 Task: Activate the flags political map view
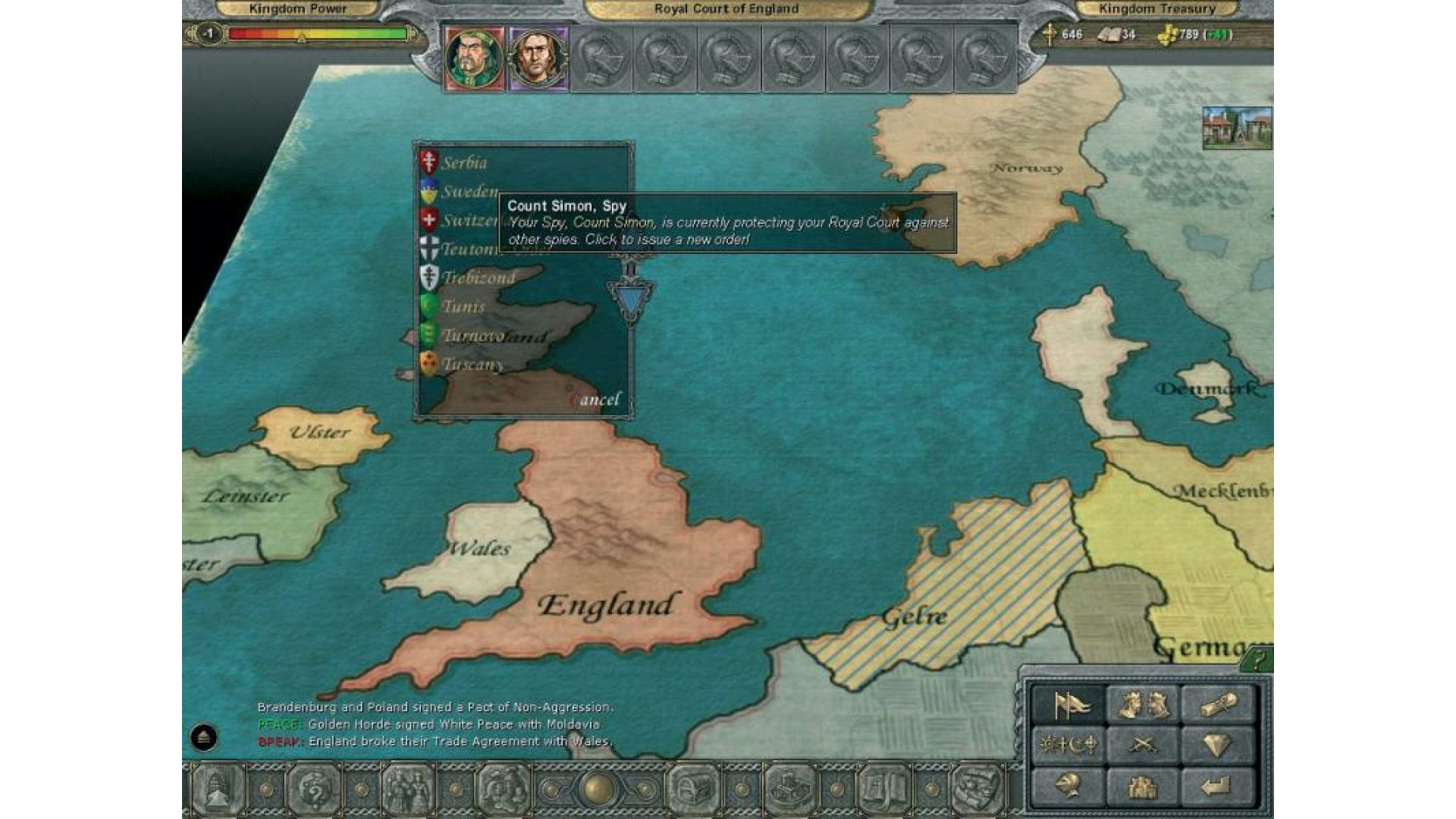(1068, 706)
